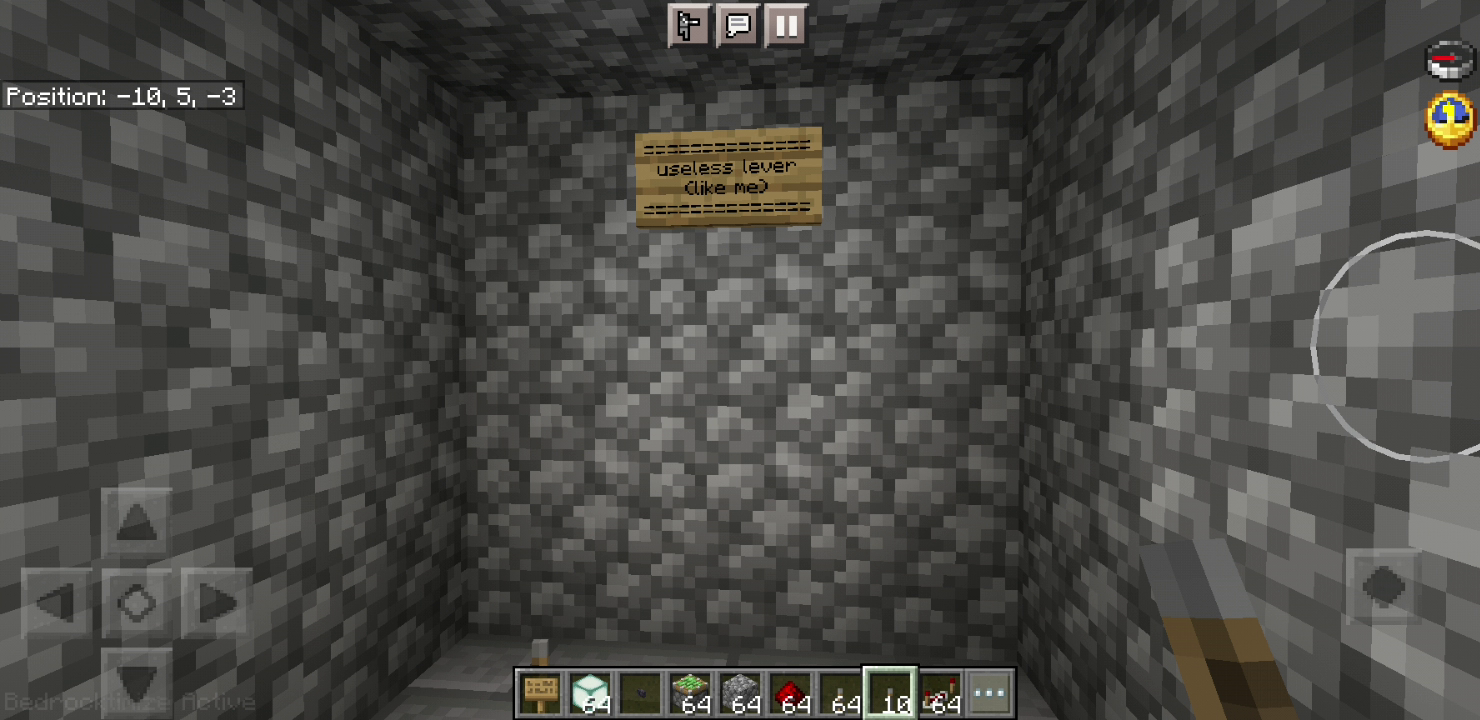This screenshot has width=1480, height=720.
Task: Select the glowing white block in the hotbar
Action: [x=589, y=690]
